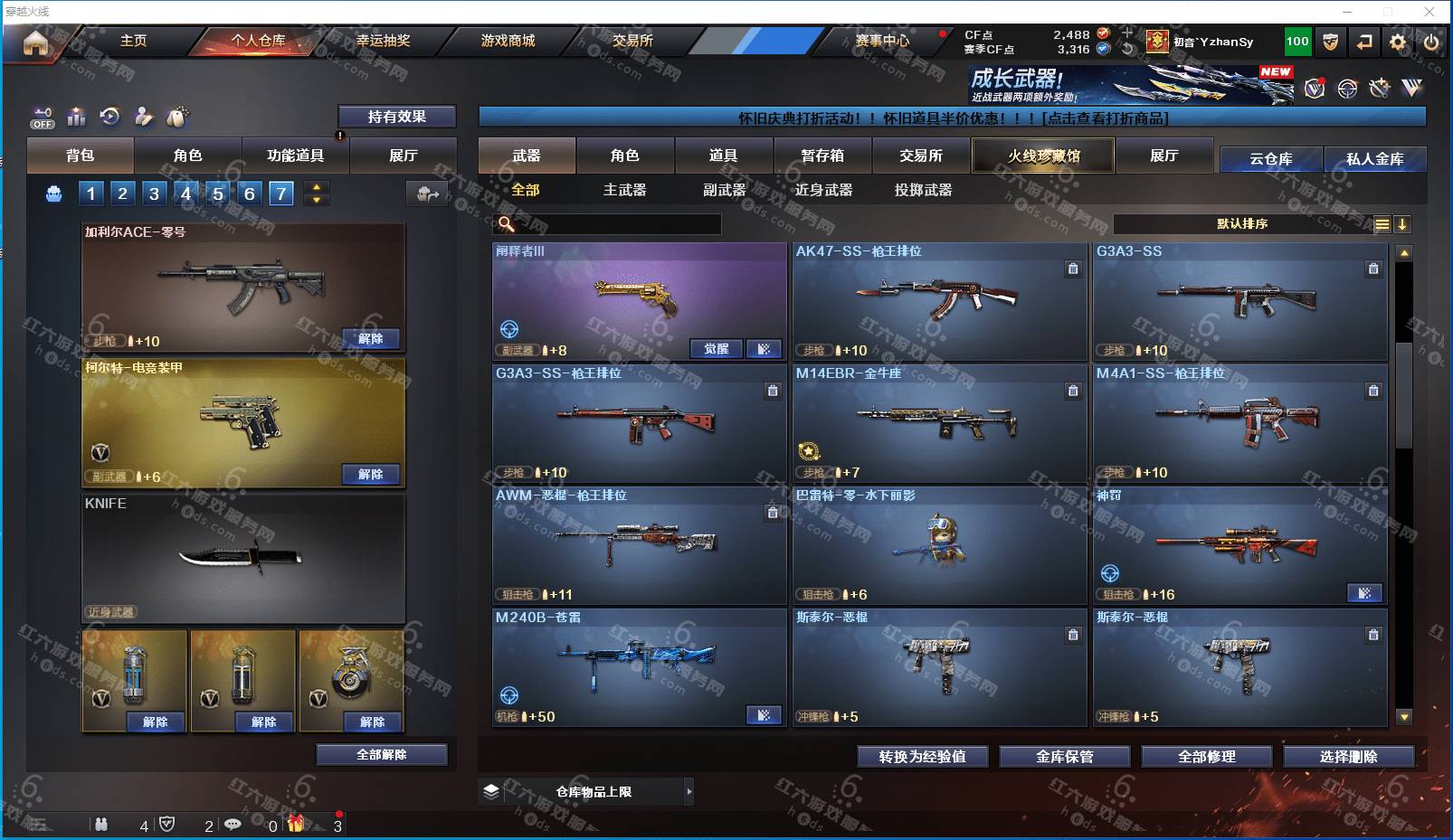This screenshot has width=1453, height=840.
Task: Open the 交易所 trading post menu
Action: click(x=632, y=41)
